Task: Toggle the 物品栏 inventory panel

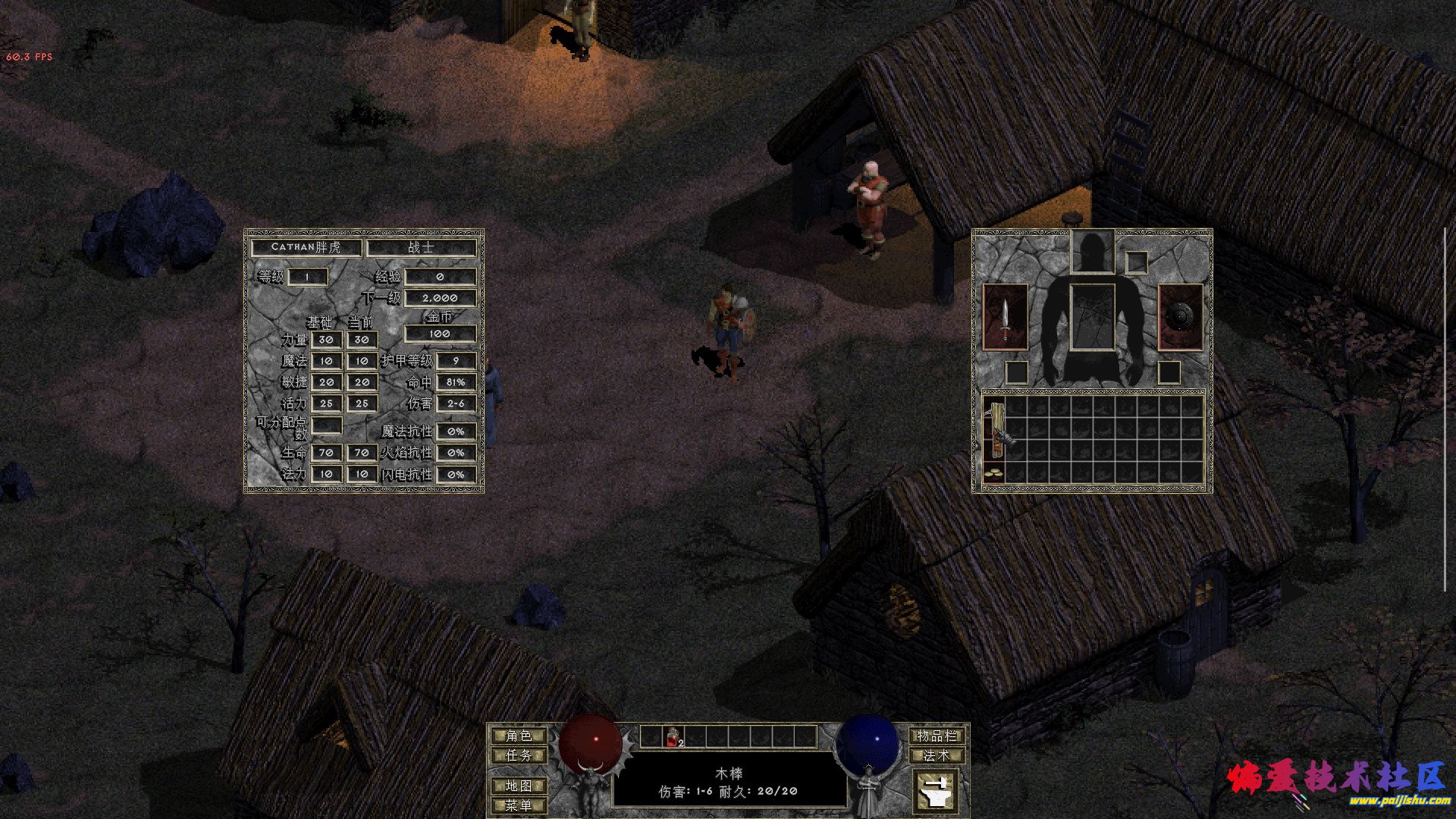Action: (x=937, y=736)
